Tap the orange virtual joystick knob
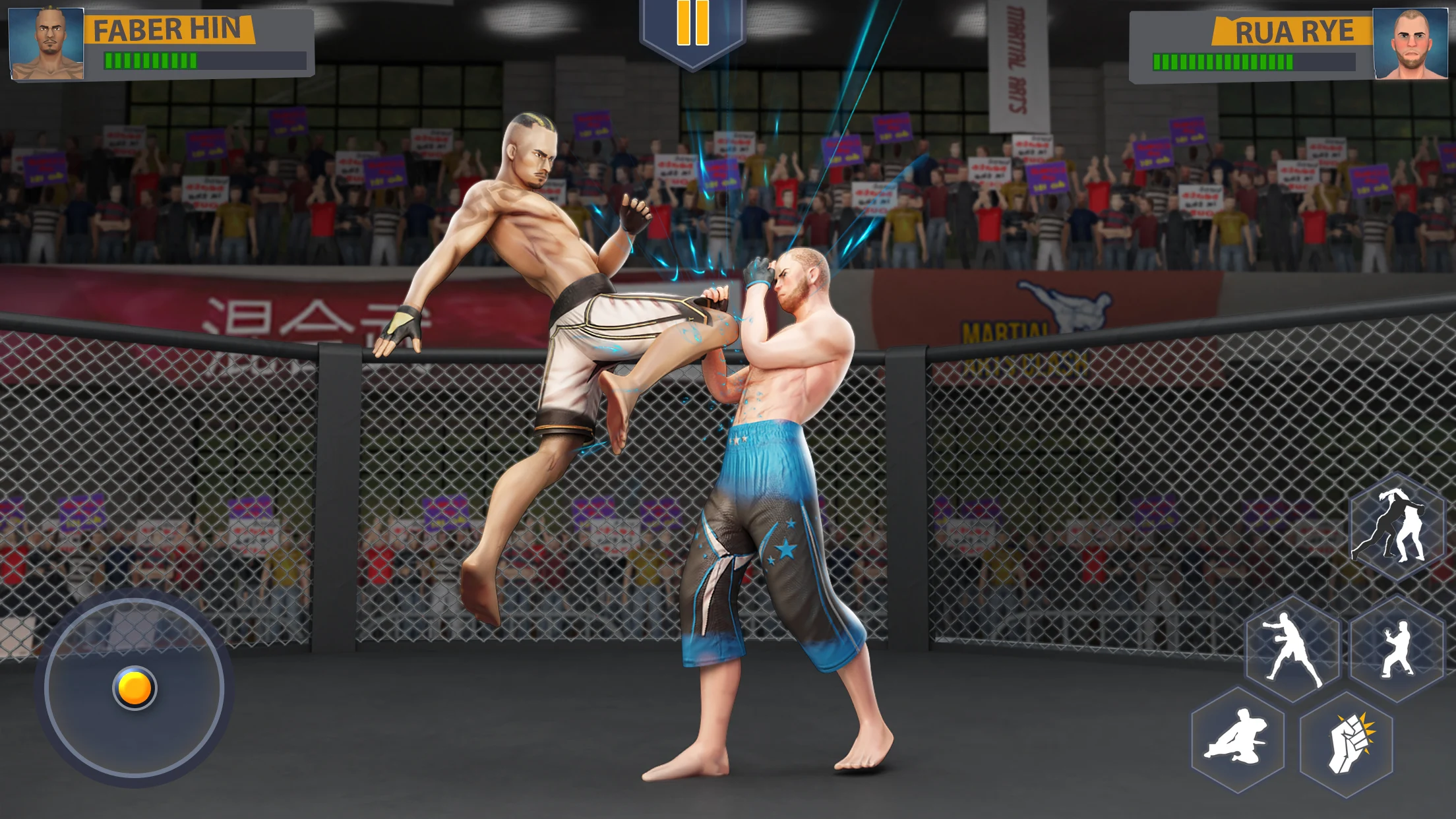Image resolution: width=1456 pixels, height=819 pixels. 135,688
